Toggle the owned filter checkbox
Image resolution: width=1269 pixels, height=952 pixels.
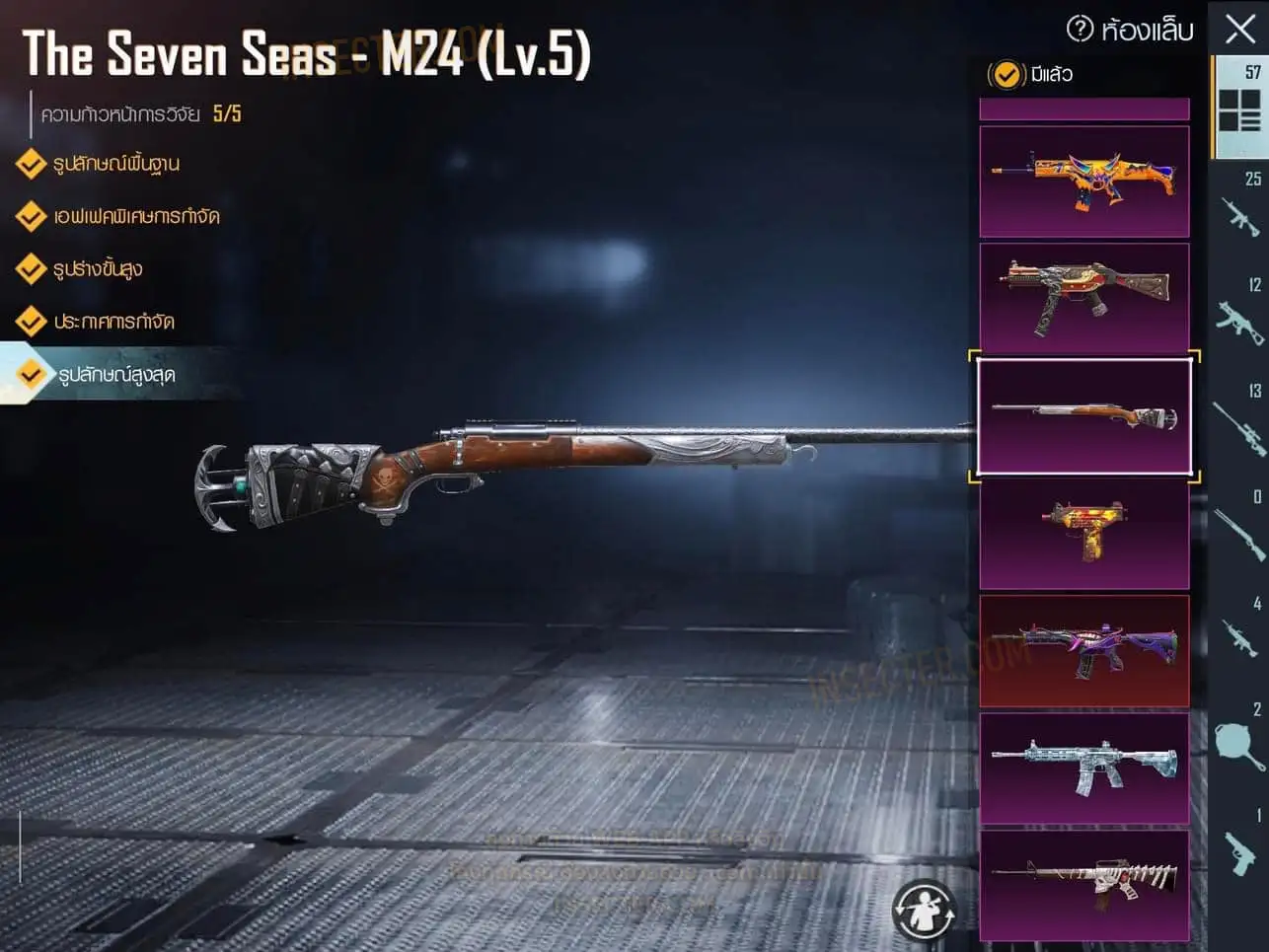point(1006,74)
